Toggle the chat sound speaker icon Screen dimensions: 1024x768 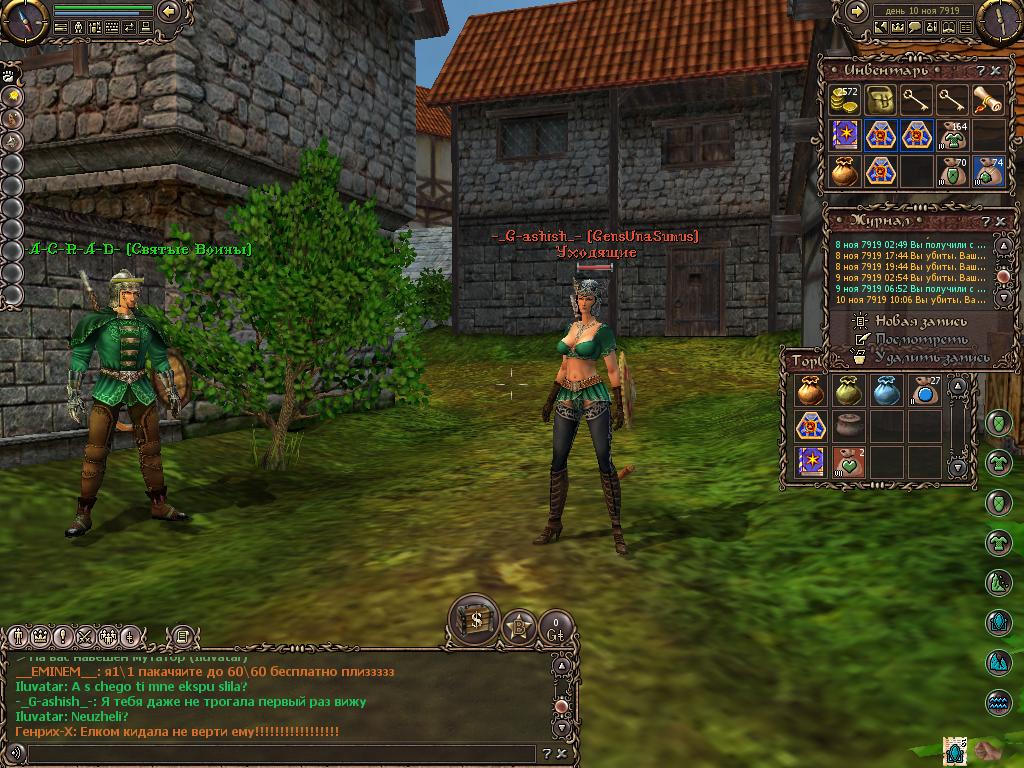16,754
